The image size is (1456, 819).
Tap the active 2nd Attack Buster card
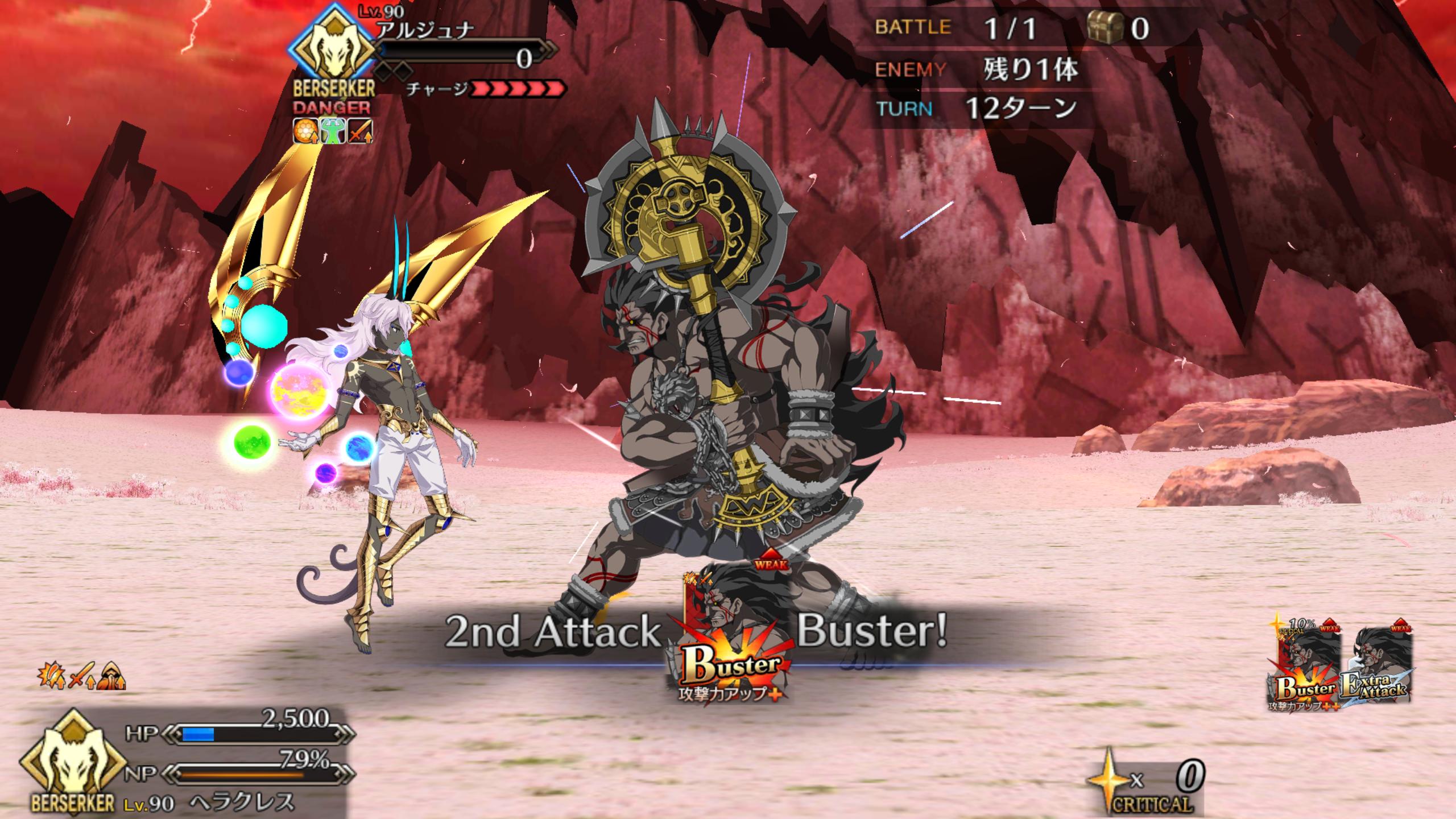tap(730, 638)
